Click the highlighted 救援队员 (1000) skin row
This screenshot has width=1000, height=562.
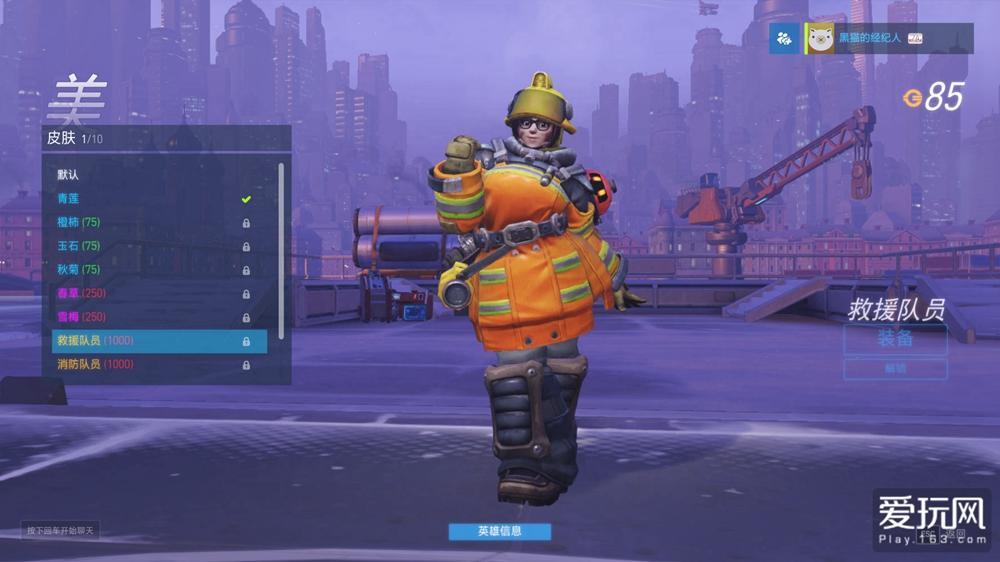(x=159, y=341)
